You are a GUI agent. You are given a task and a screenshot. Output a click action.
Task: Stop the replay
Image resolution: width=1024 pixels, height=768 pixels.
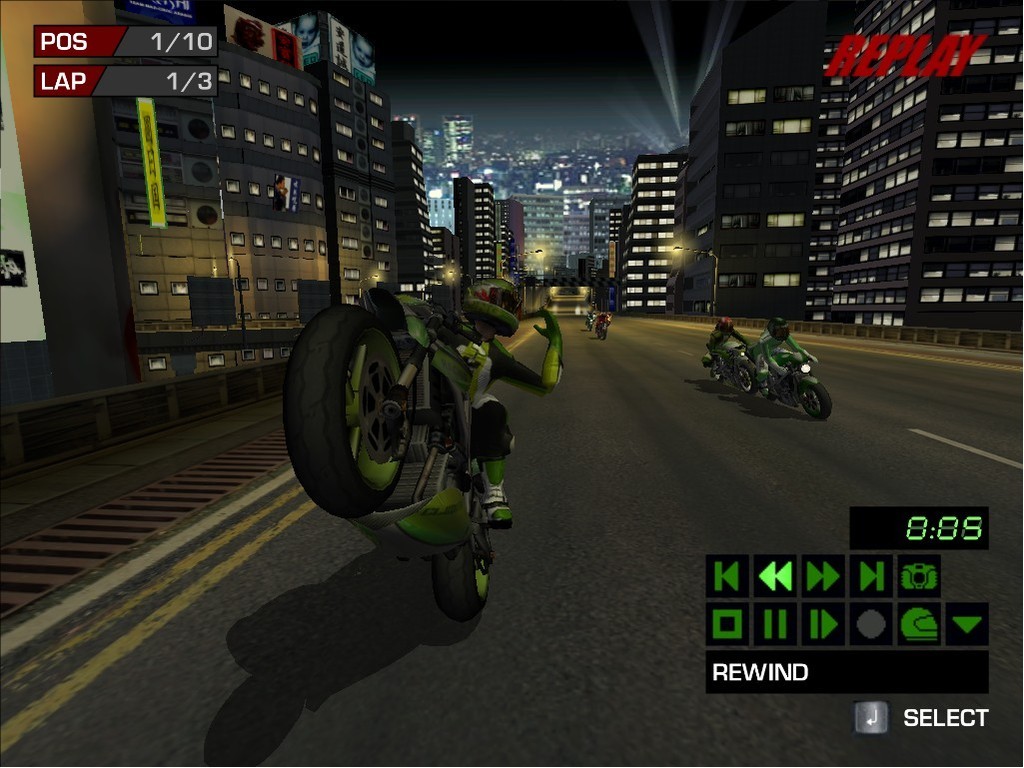click(727, 624)
